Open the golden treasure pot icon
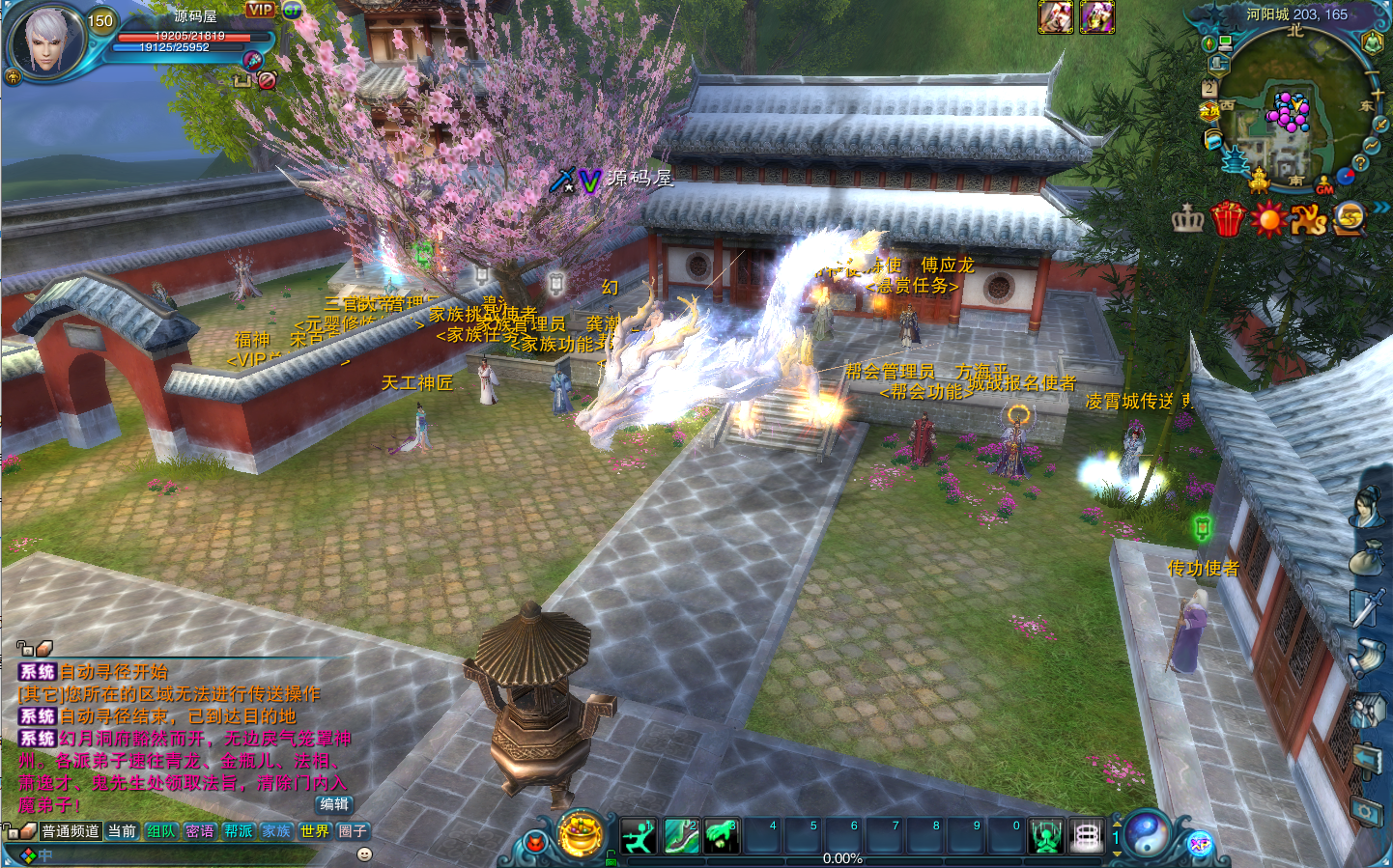Screen dimensions: 1393x868 click(581, 835)
